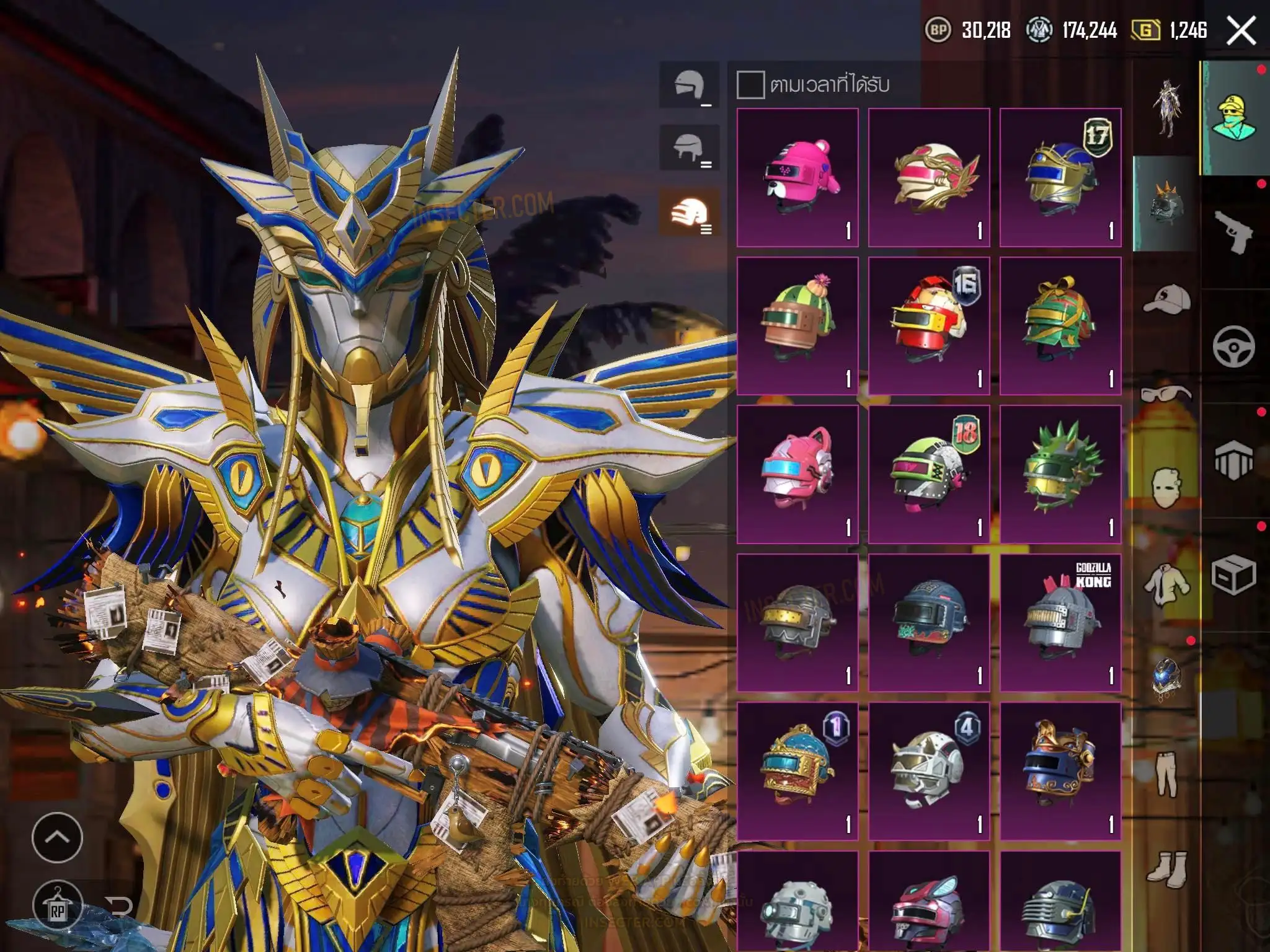Show level 1 helmet filter

[x=689, y=86]
